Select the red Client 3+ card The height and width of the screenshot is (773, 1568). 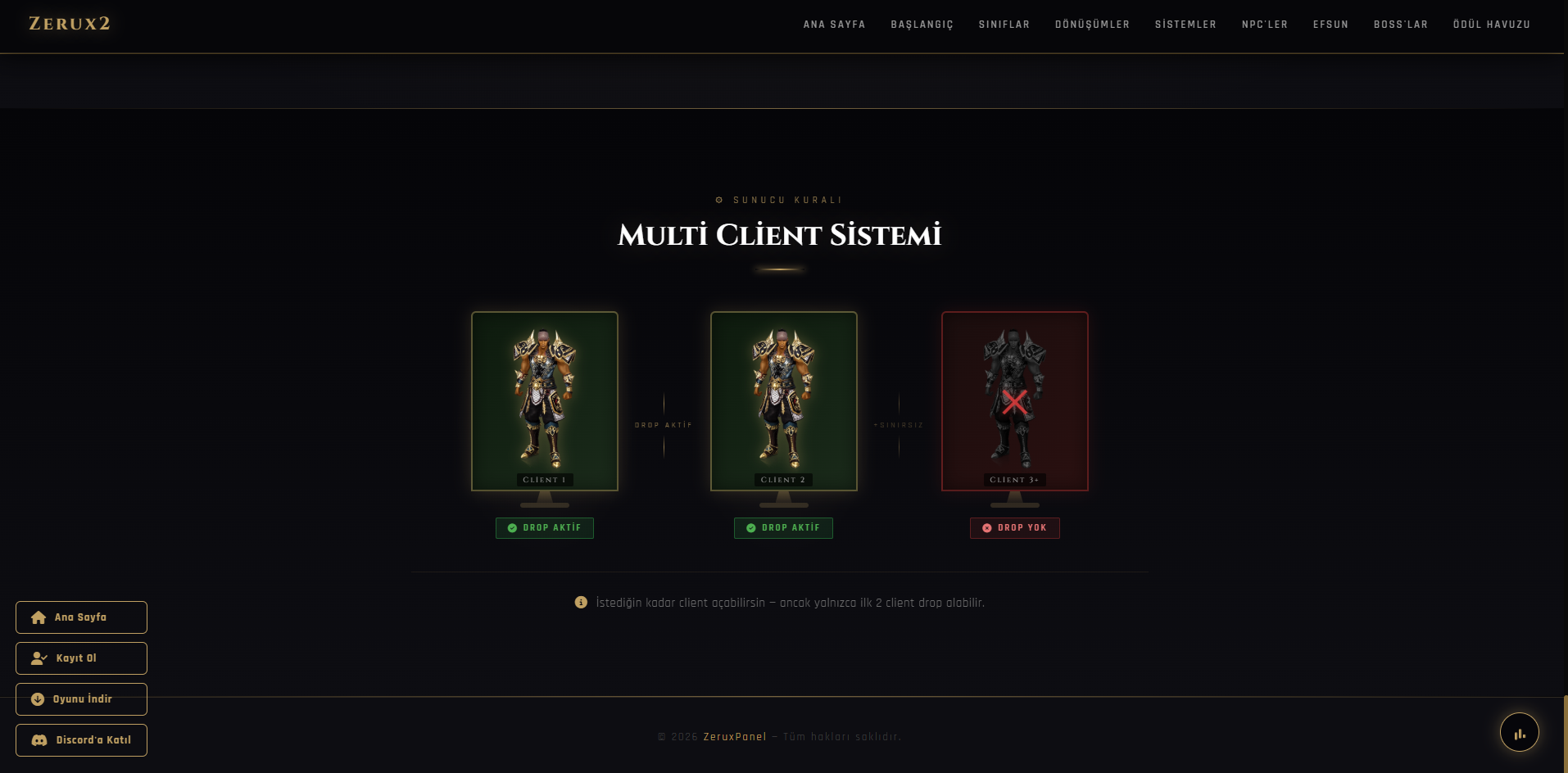(1015, 401)
